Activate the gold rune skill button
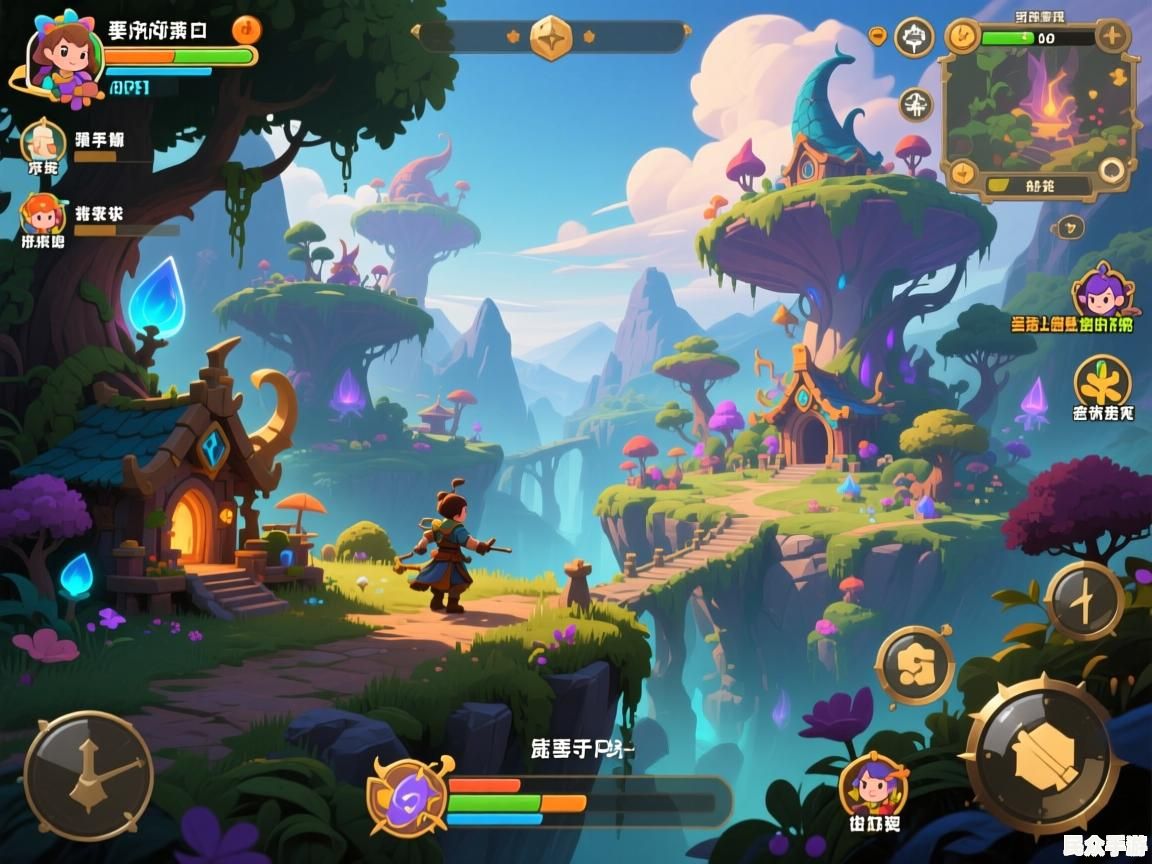 pos(915,666)
